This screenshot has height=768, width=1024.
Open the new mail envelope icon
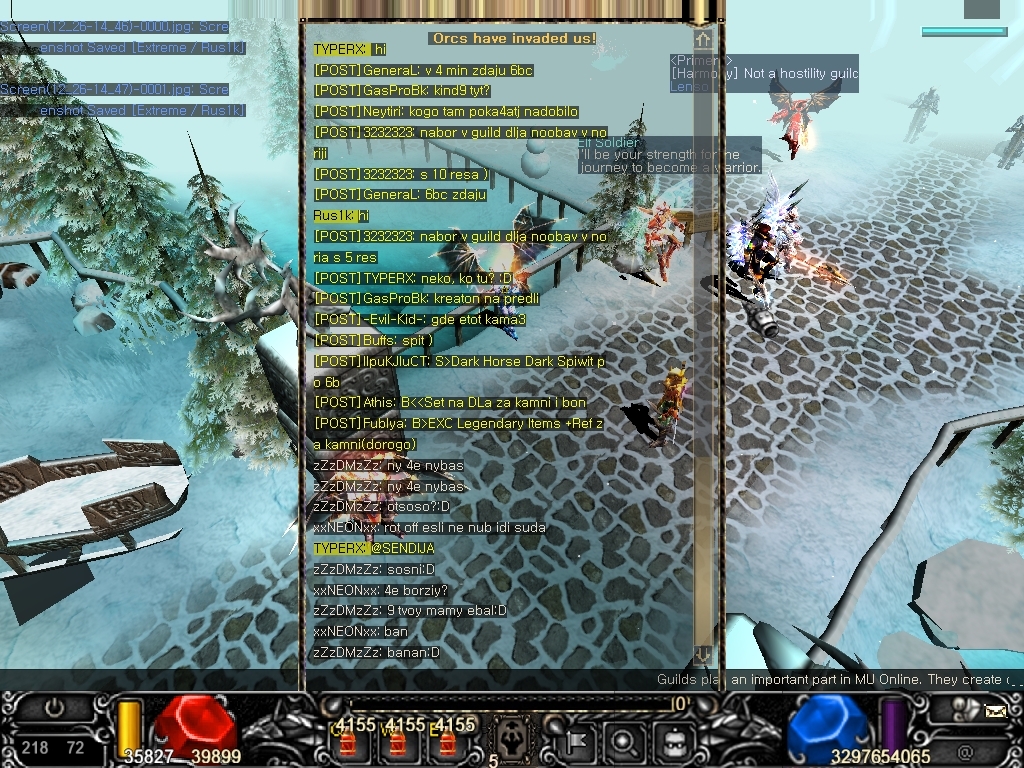995,712
